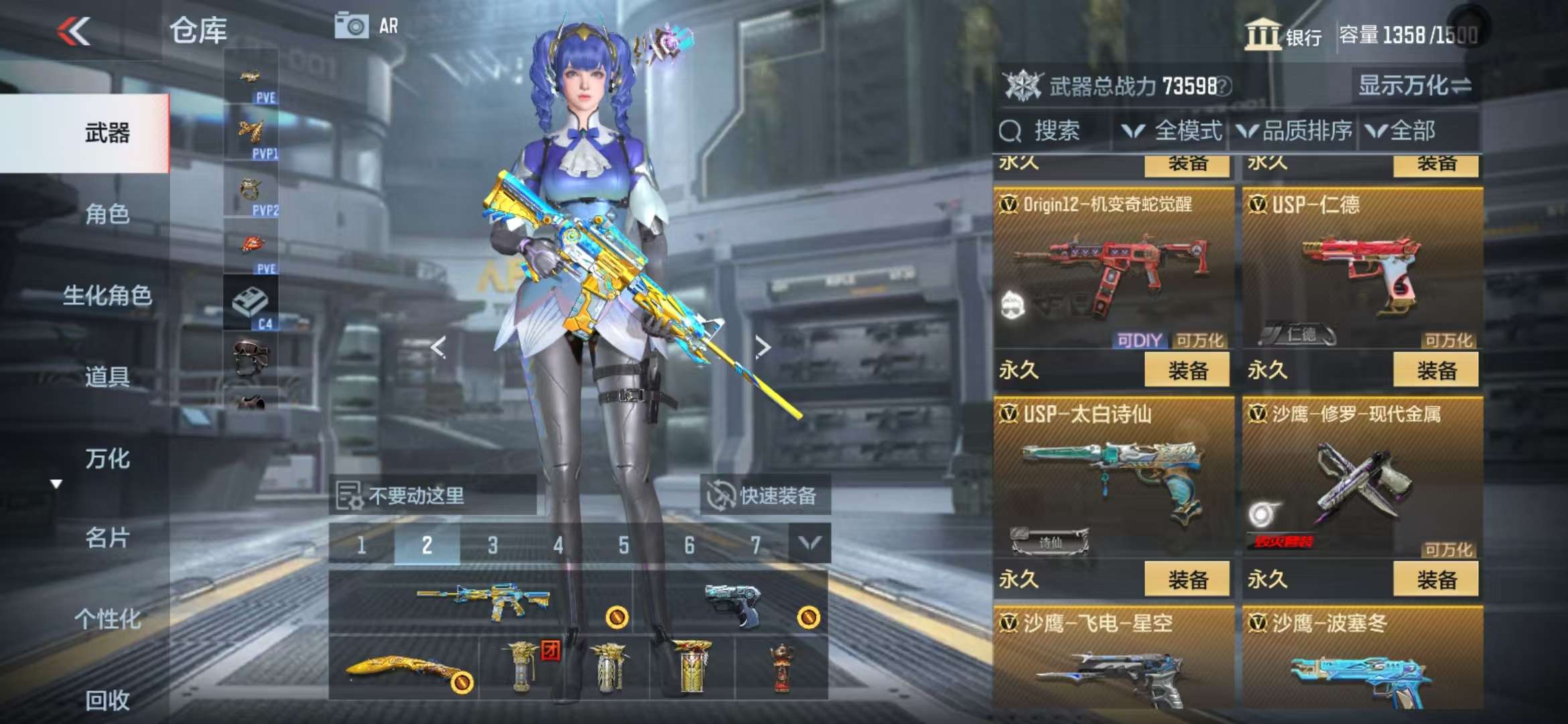Switch to the 名片 tab
This screenshot has width=1568, height=724.
pos(107,538)
